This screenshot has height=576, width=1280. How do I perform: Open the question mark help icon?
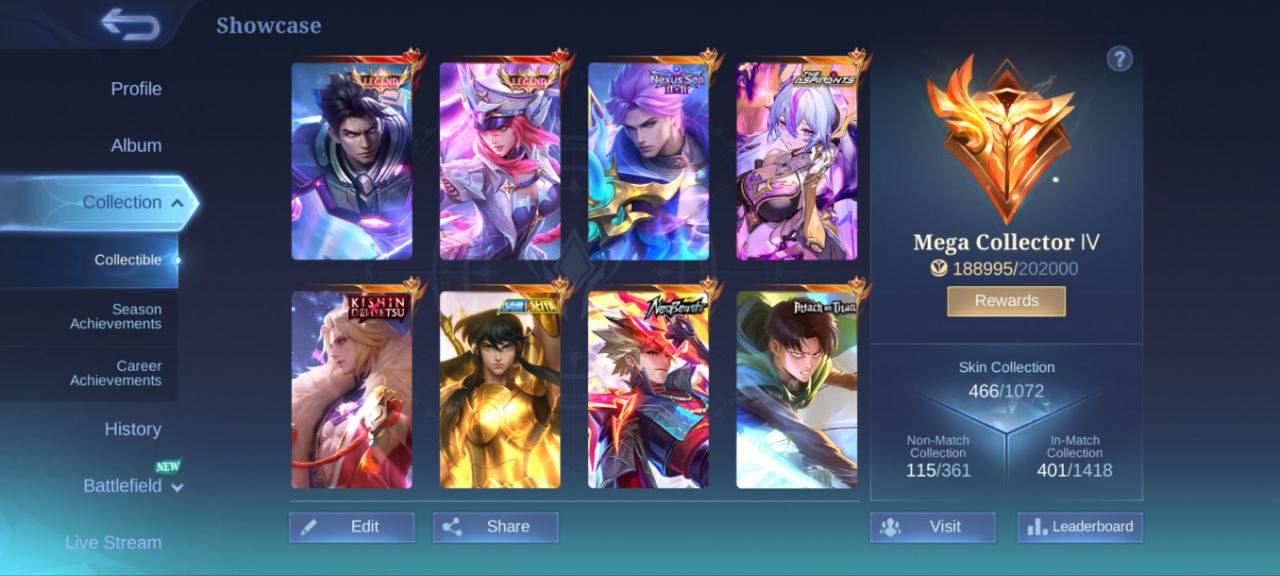pos(1119,59)
